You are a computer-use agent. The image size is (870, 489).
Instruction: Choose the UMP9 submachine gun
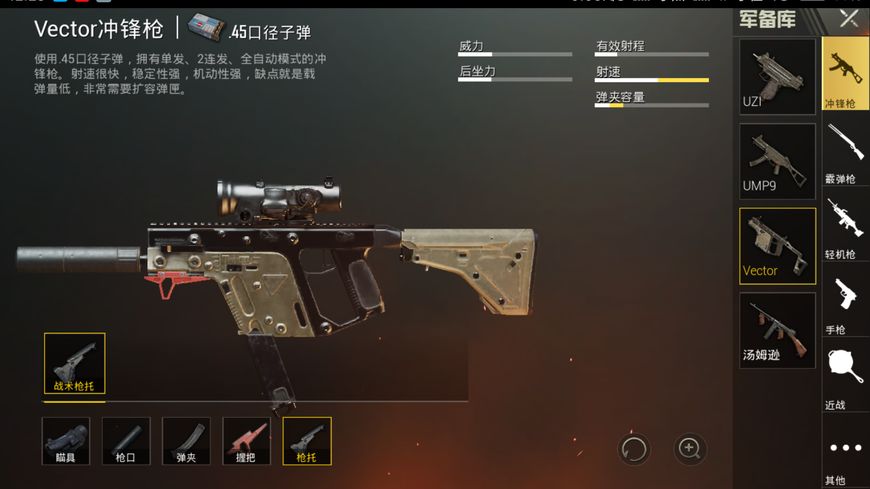[x=777, y=160]
